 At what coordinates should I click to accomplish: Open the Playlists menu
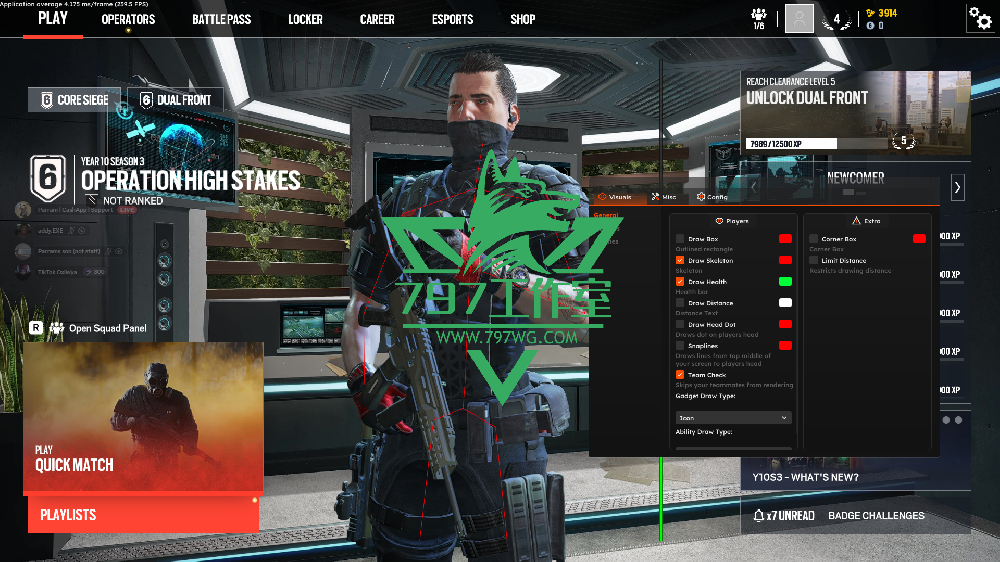point(143,514)
